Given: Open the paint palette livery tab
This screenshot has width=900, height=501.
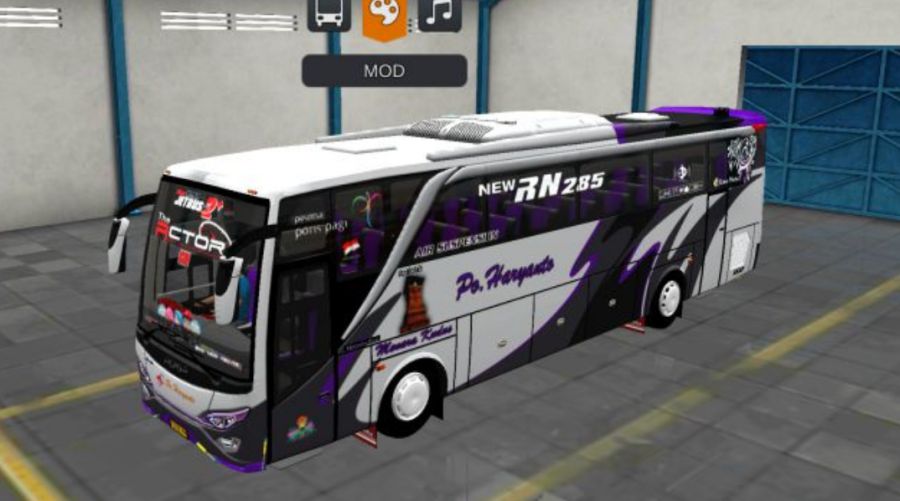Looking at the screenshot, I should click(x=384, y=16).
